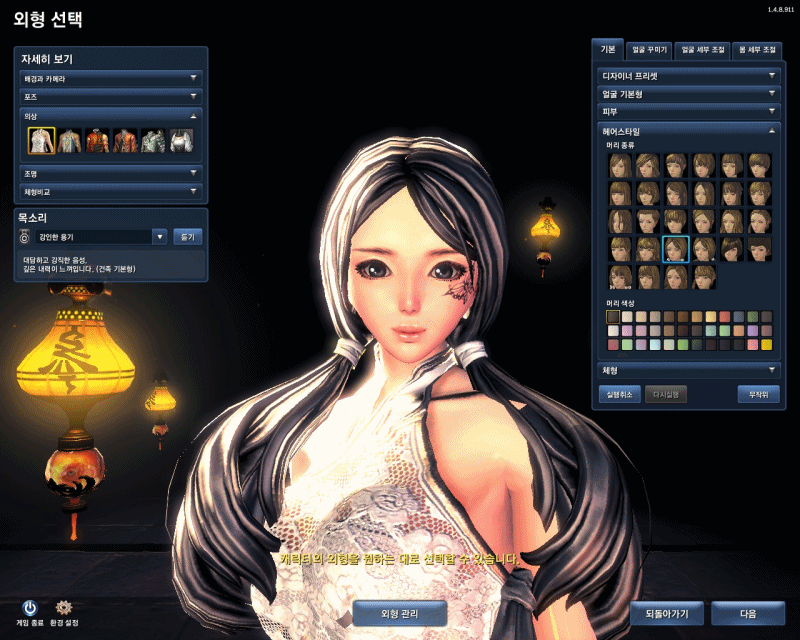Open 환경 설정 gear settings
The height and width of the screenshot is (640, 800).
[65, 610]
